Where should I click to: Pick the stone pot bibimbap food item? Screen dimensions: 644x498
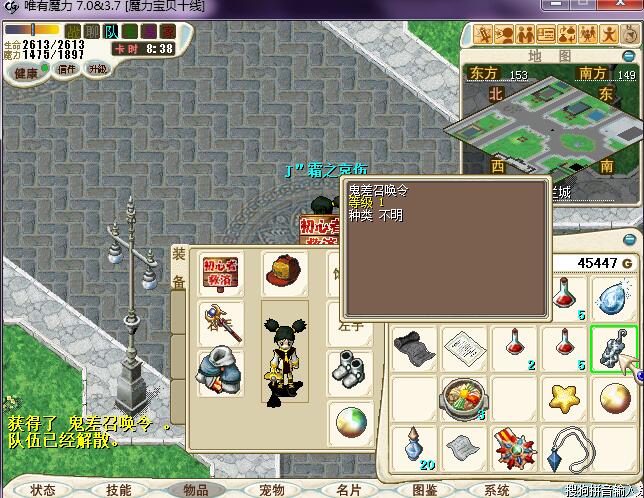[x=464, y=398]
